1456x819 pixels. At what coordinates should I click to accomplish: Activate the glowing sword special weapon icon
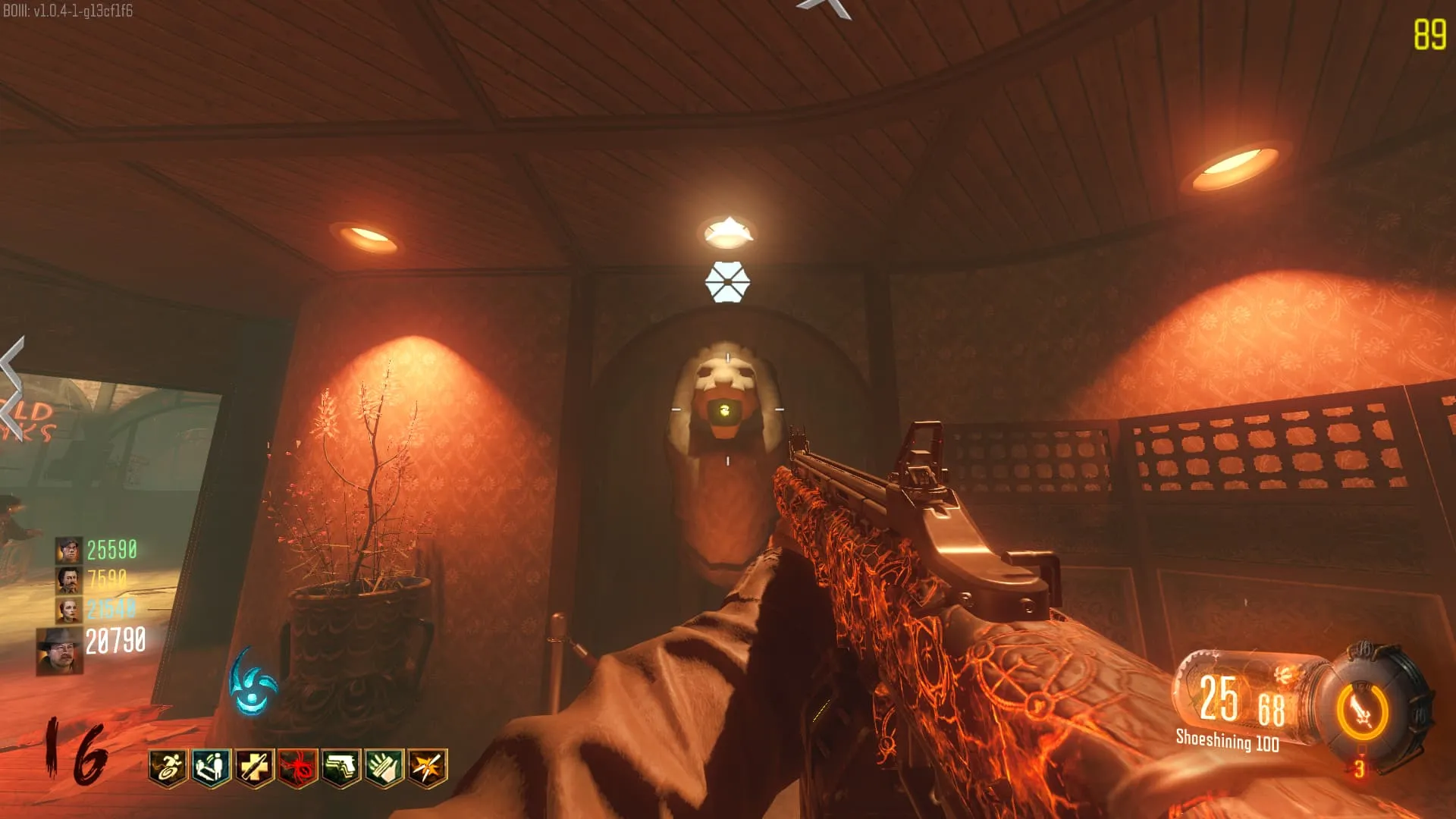pyautogui.click(x=1363, y=713)
